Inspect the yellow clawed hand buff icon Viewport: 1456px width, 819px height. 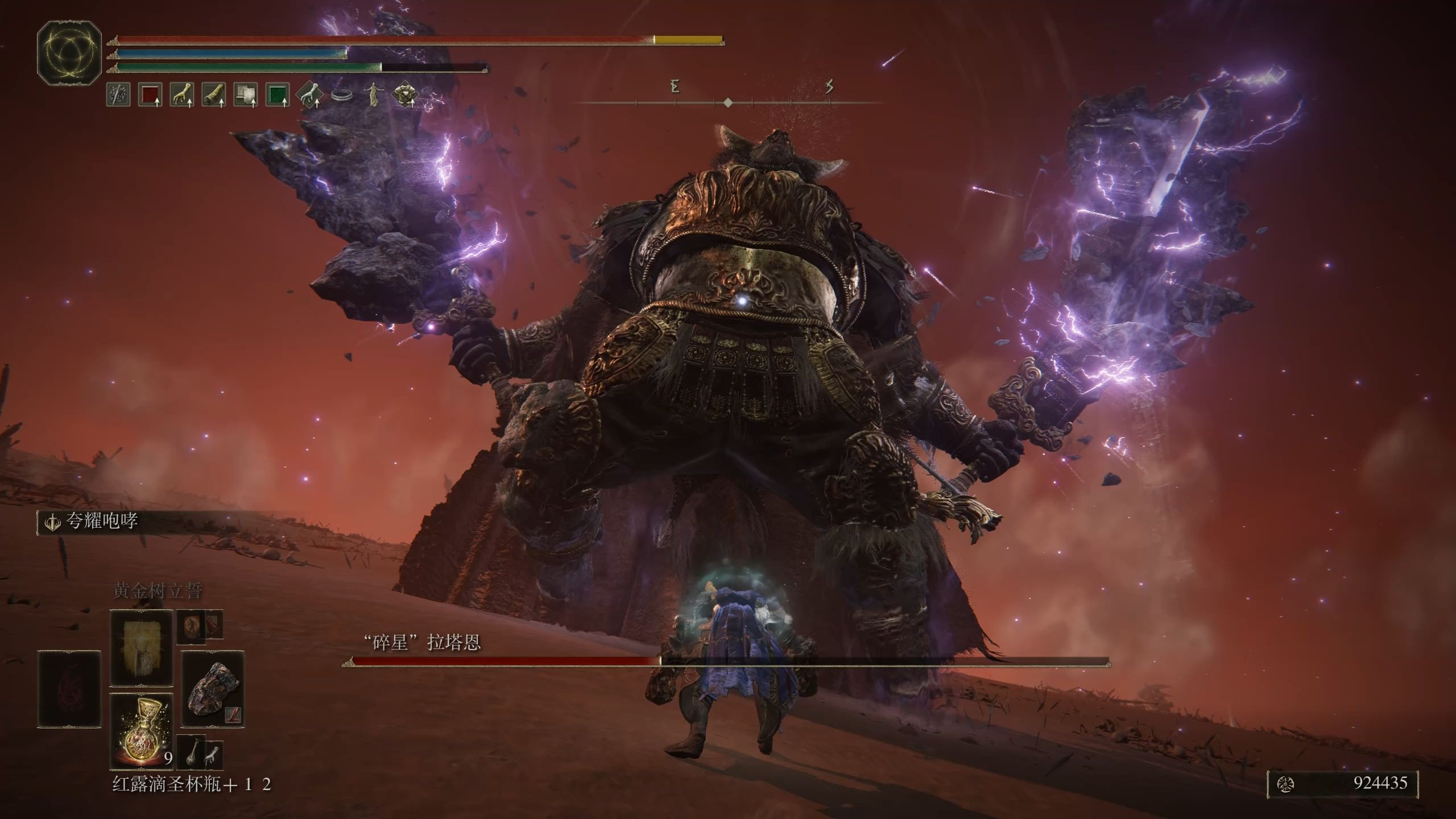(182, 95)
